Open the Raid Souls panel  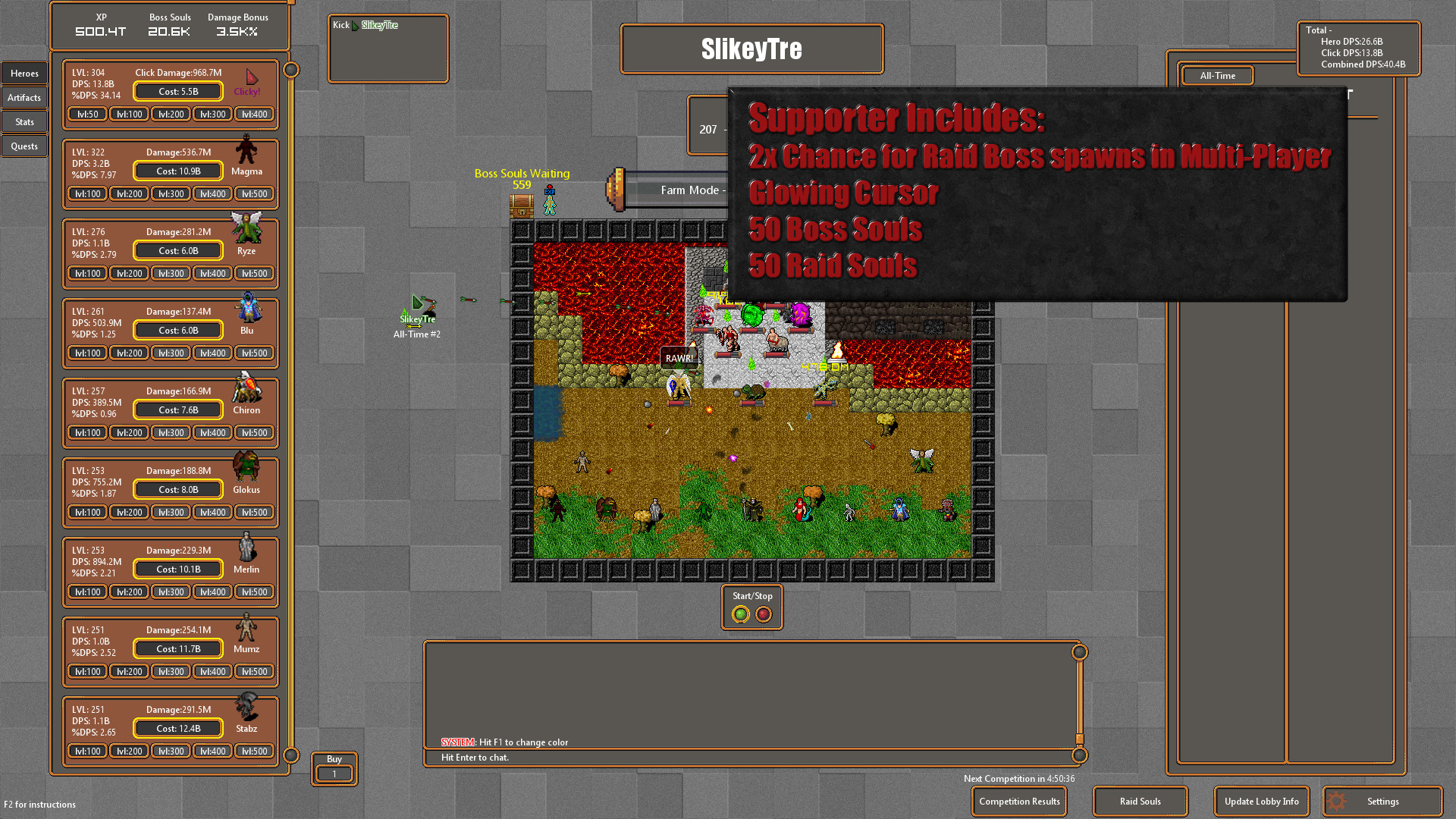coord(1140,801)
